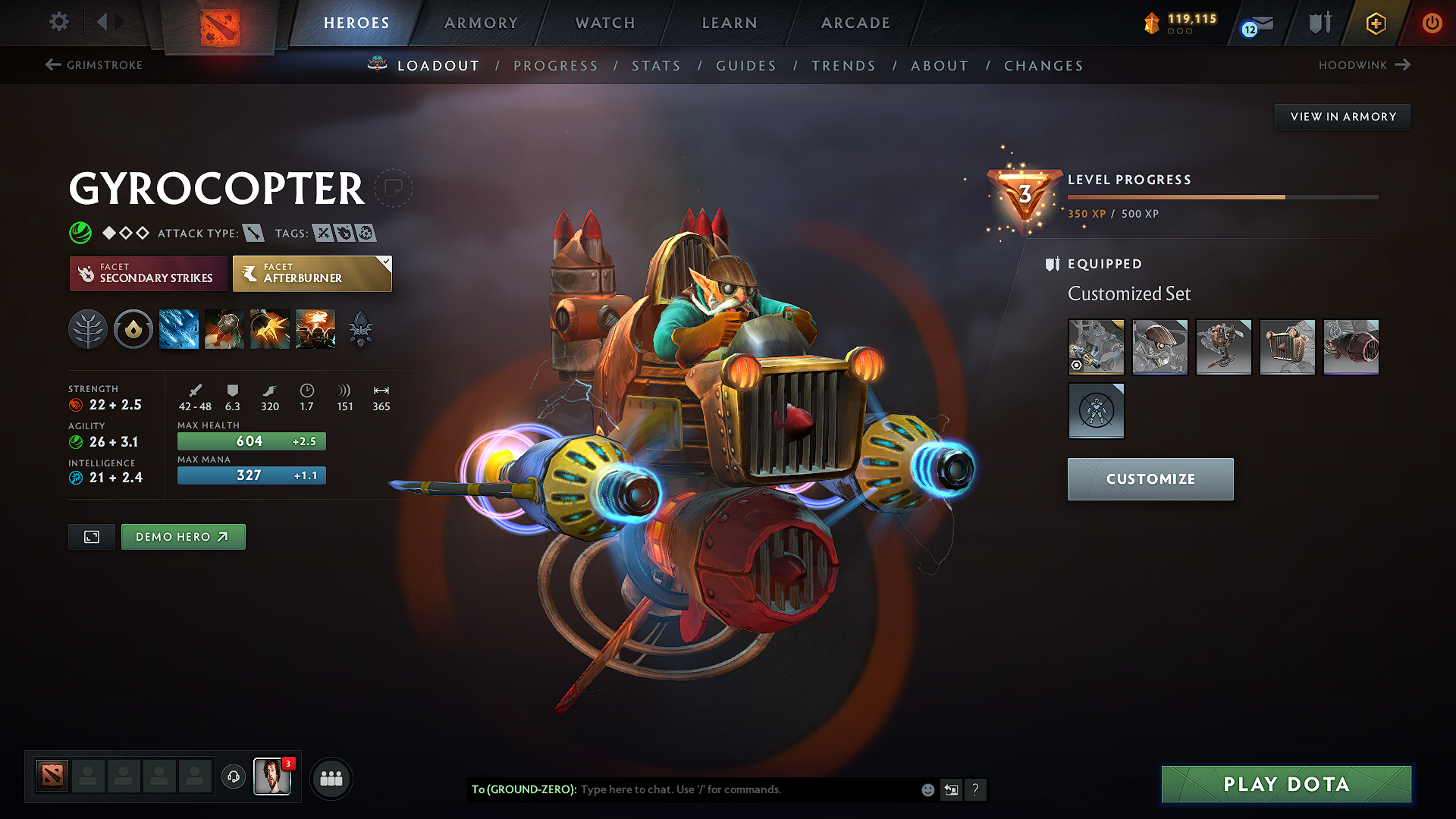Select the Call Down ultimate icon
The width and height of the screenshot is (1456, 819).
(x=315, y=328)
